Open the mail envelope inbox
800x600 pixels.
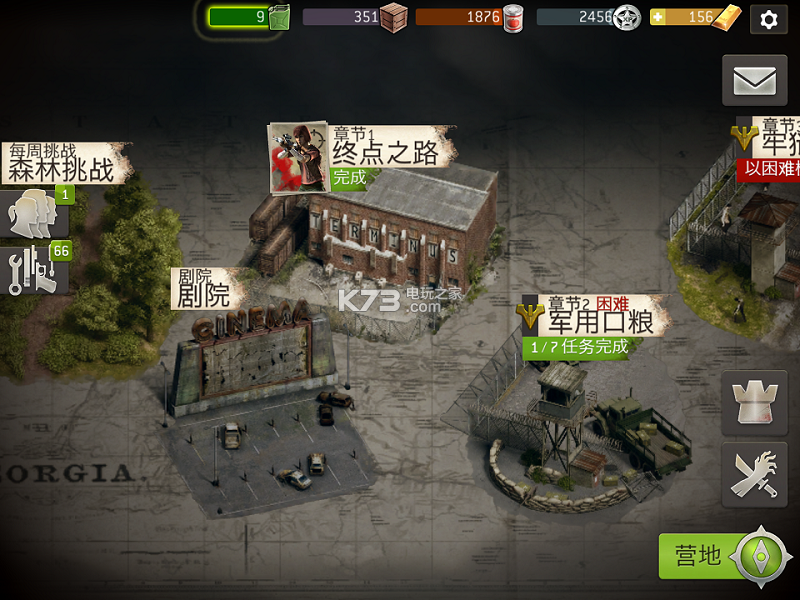[754, 80]
